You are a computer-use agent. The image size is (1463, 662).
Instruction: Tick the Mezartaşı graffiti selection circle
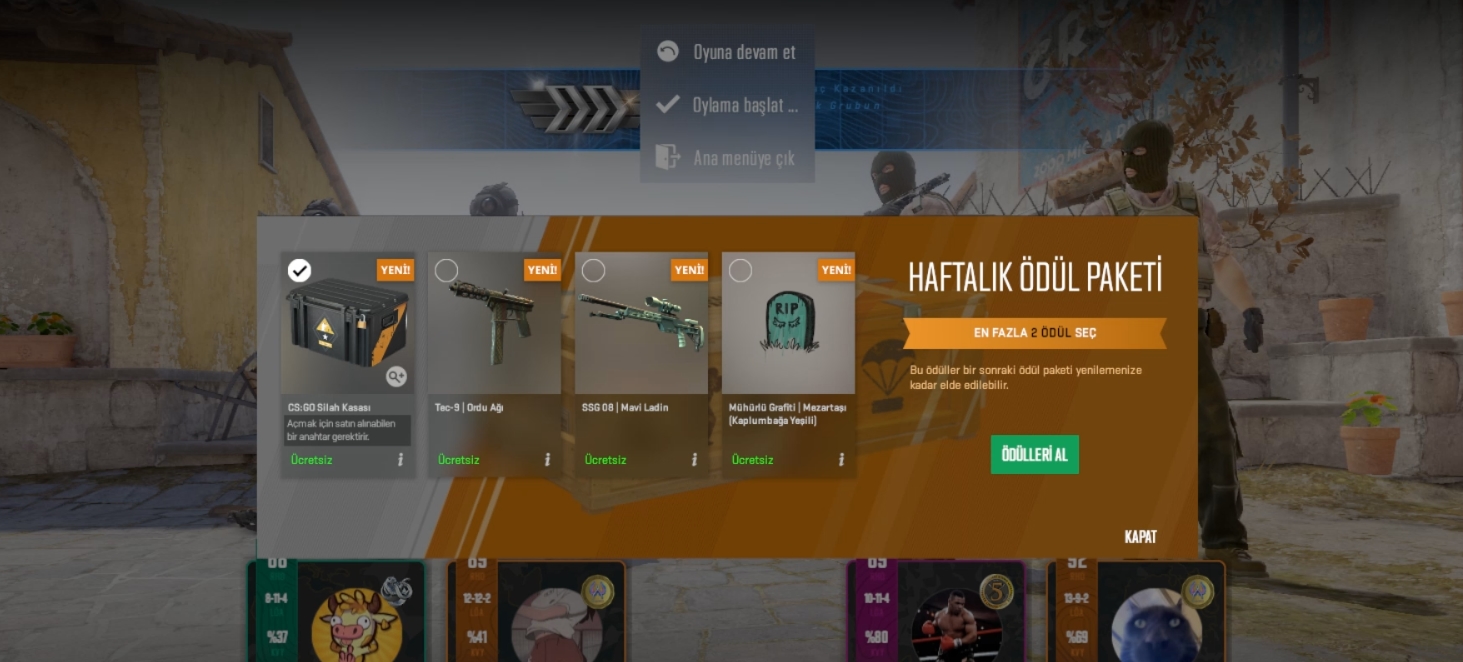[741, 270]
